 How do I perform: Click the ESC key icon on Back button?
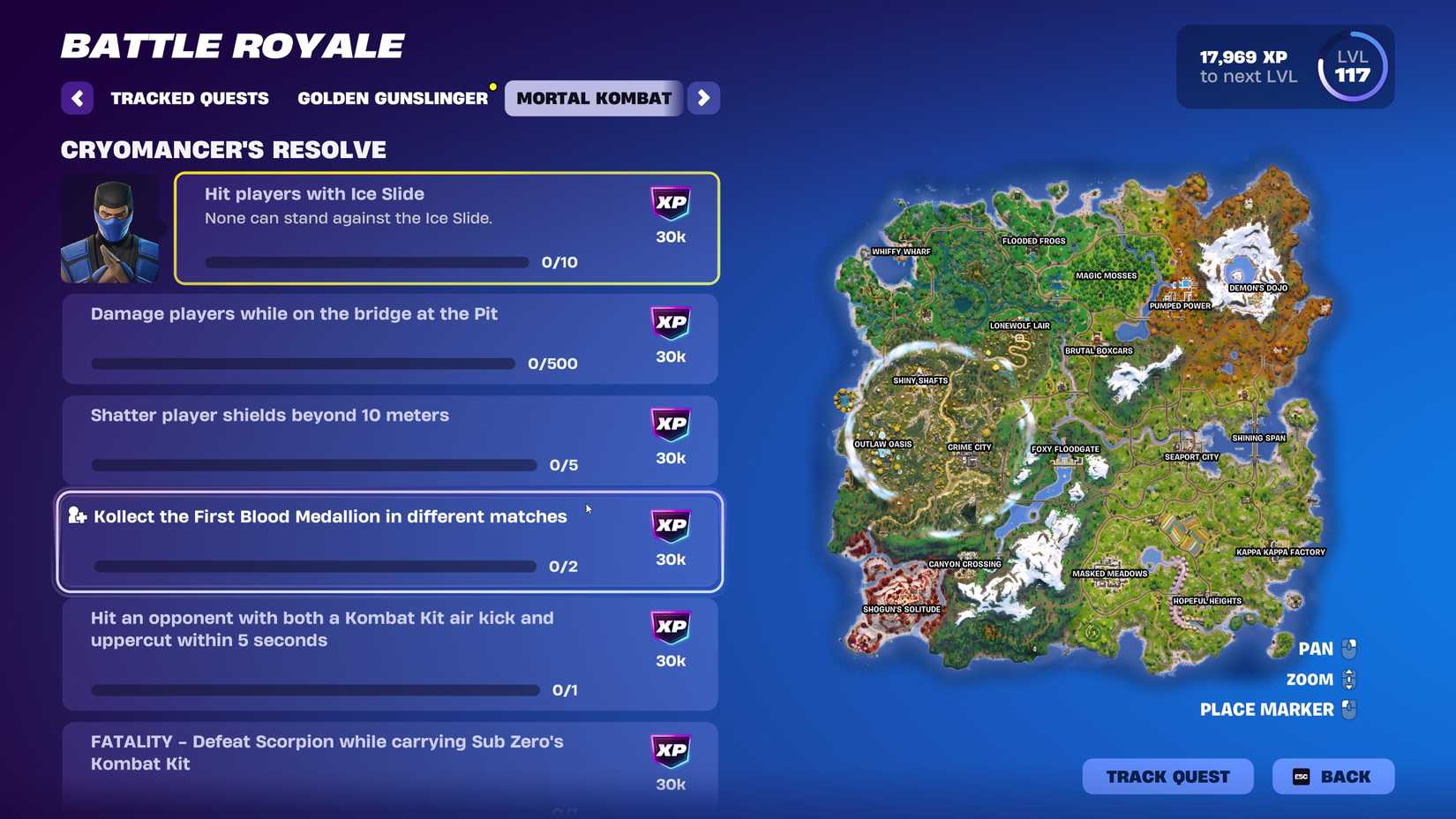pyautogui.click(x=1303, y=777)
